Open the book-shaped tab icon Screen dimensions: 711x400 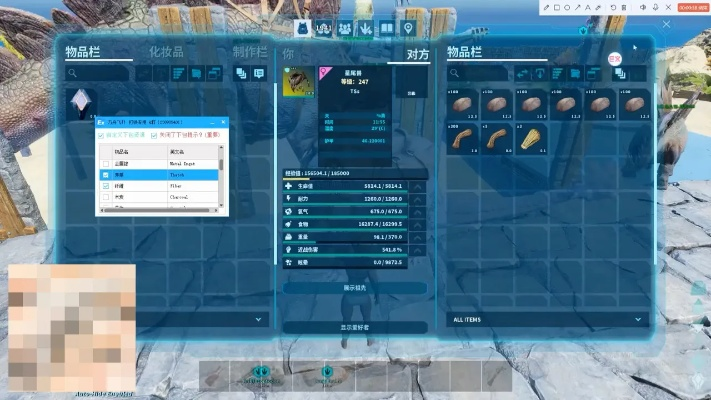[387, 27]
